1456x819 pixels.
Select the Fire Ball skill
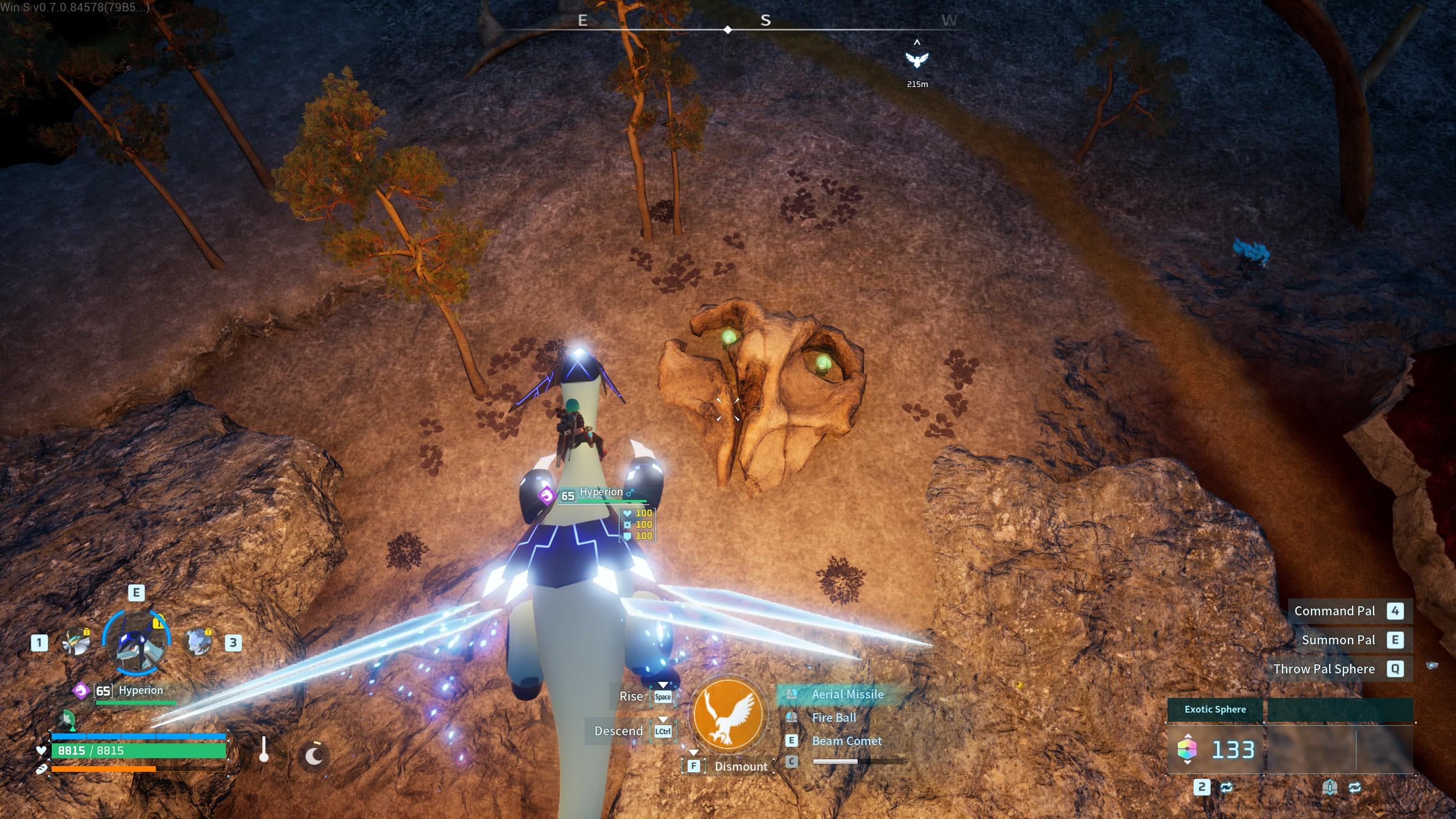[833, 718]
